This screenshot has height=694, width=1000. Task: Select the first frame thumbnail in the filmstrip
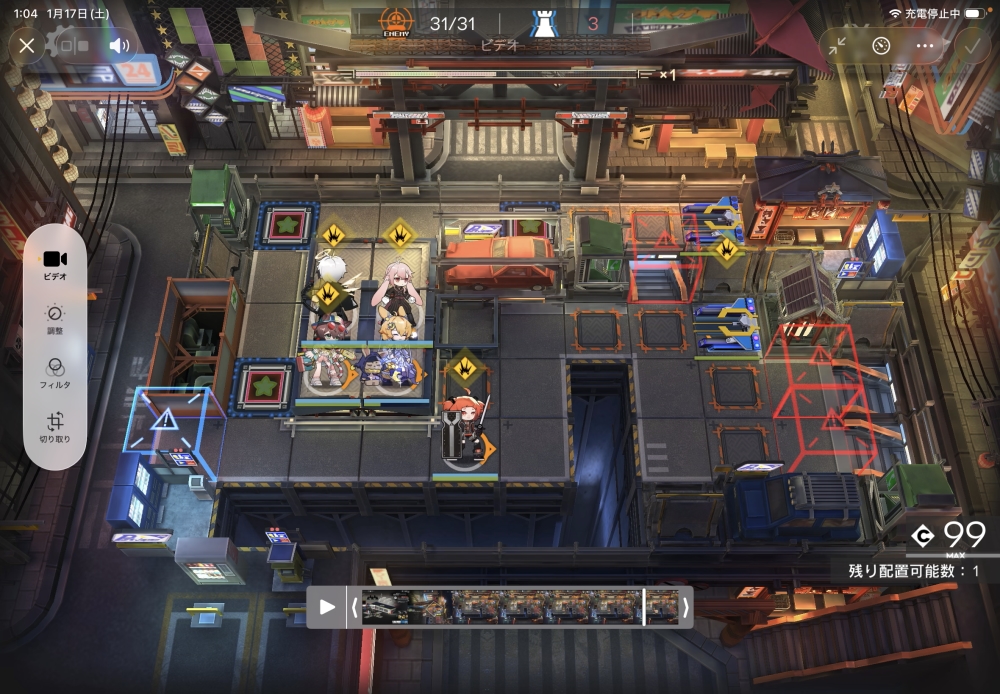(x=385, y=607)
